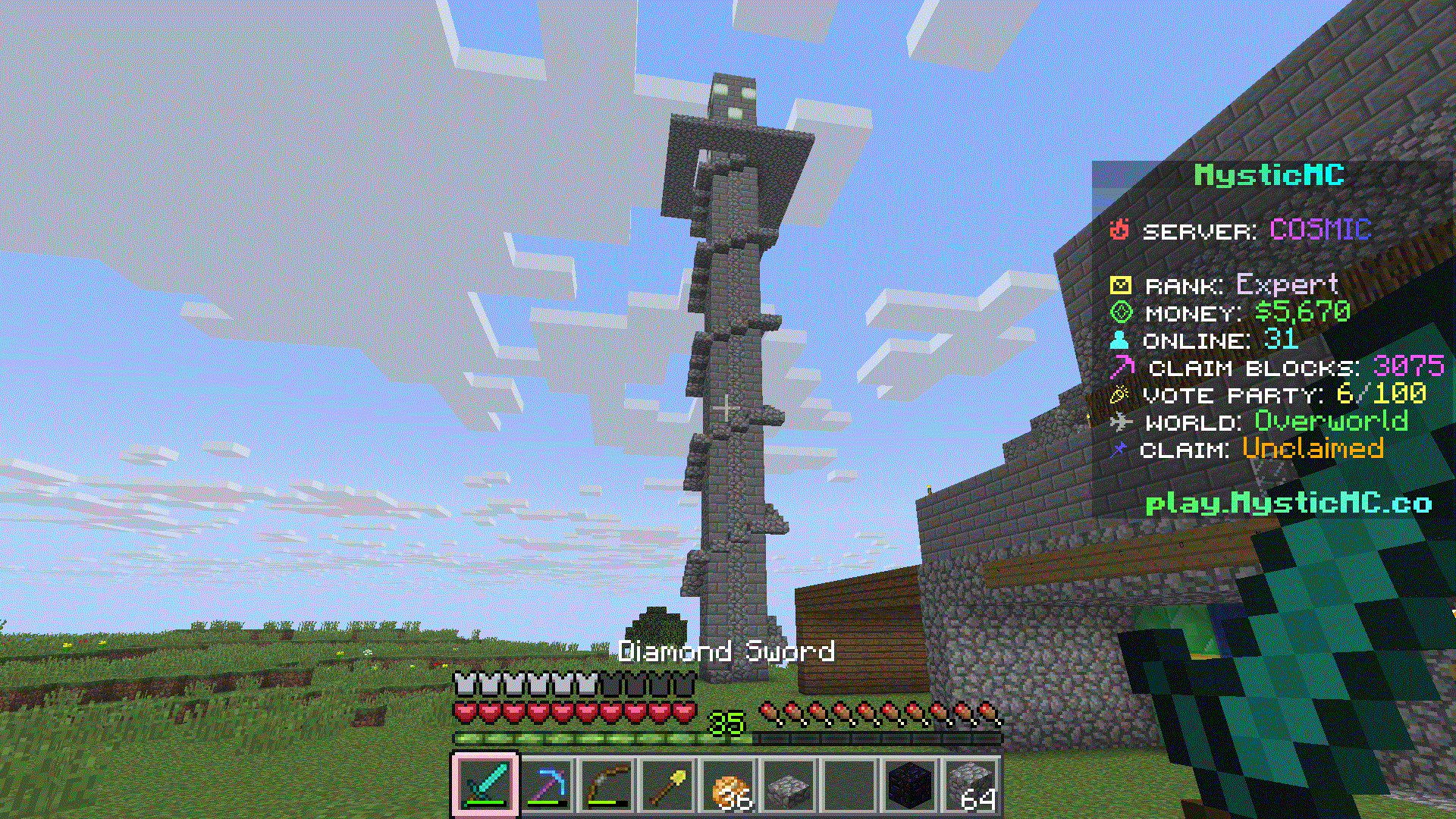Viewport: 1456px width, 819px height.
Task: Click the play.MysticMC.co server address
Action: pyautogui.click(x=1288, y=503)
